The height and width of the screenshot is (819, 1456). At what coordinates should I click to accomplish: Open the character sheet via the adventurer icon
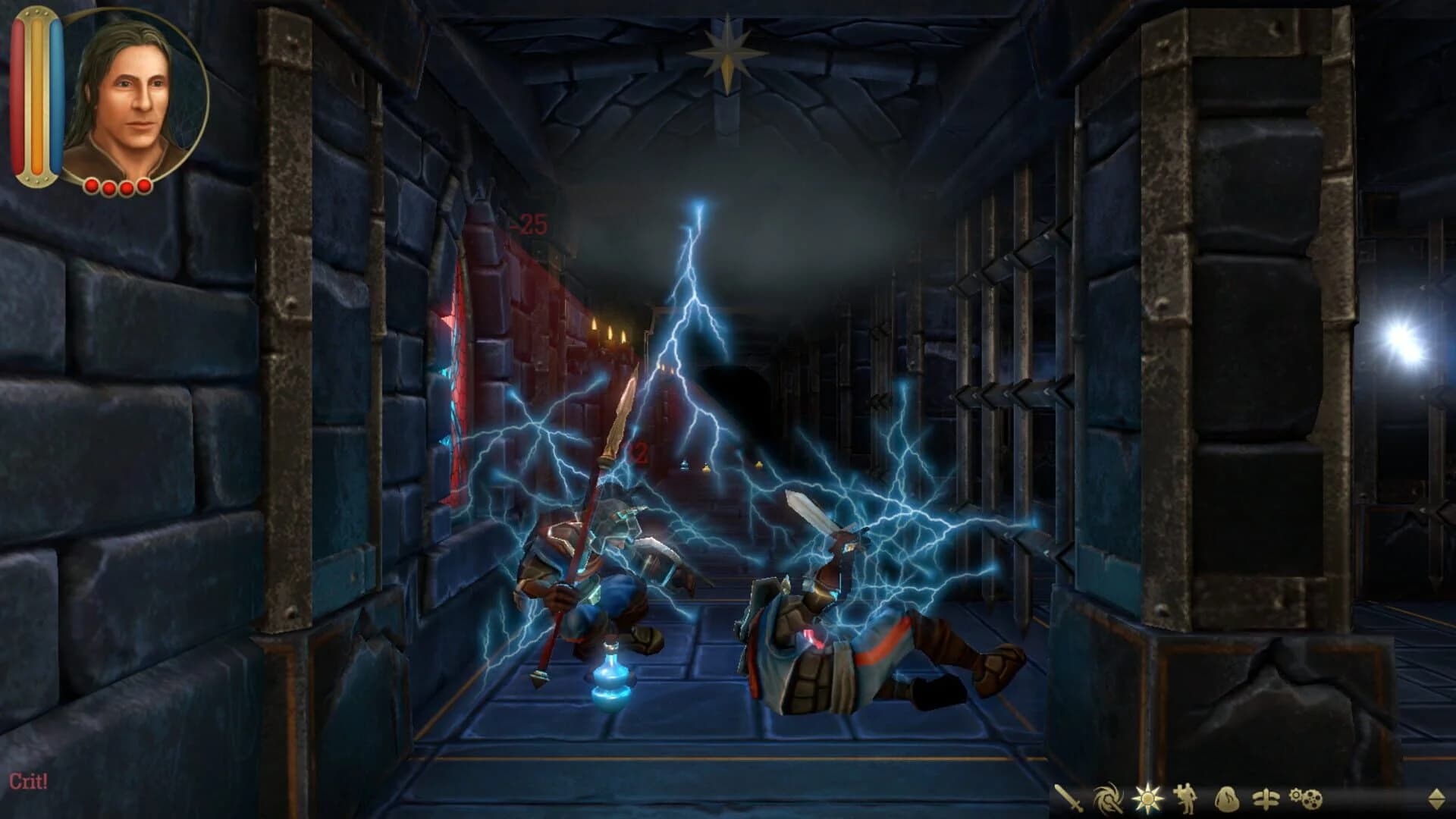[x=1185, y=796]
